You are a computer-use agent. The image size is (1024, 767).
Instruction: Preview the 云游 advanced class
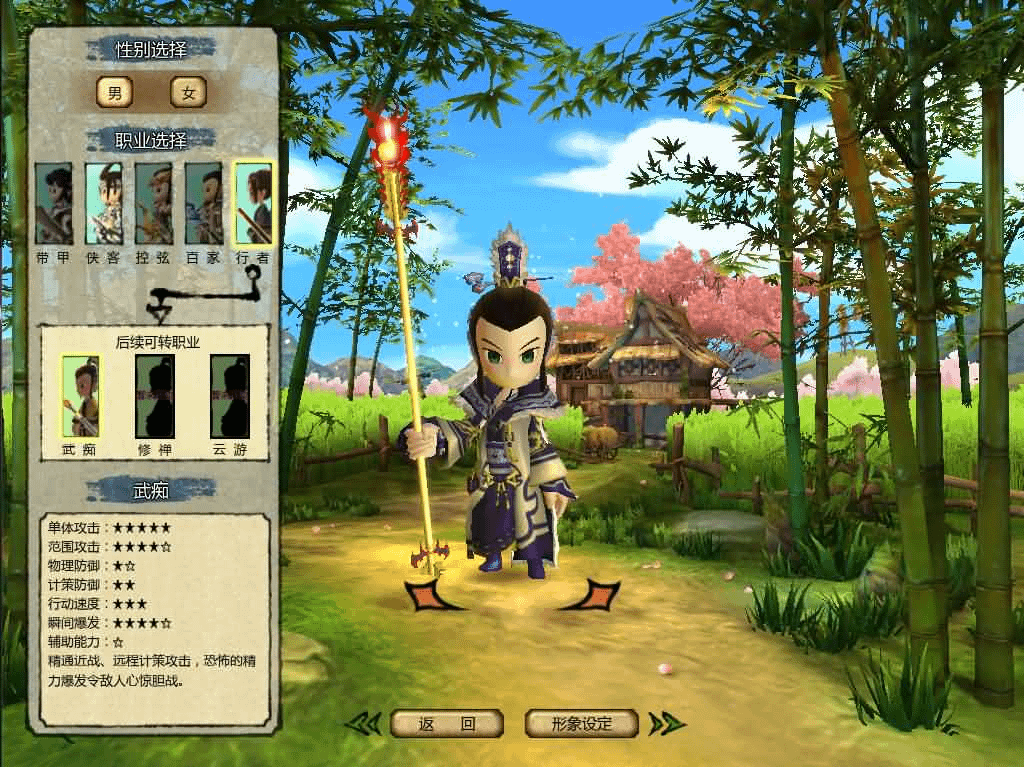[229, 396]
